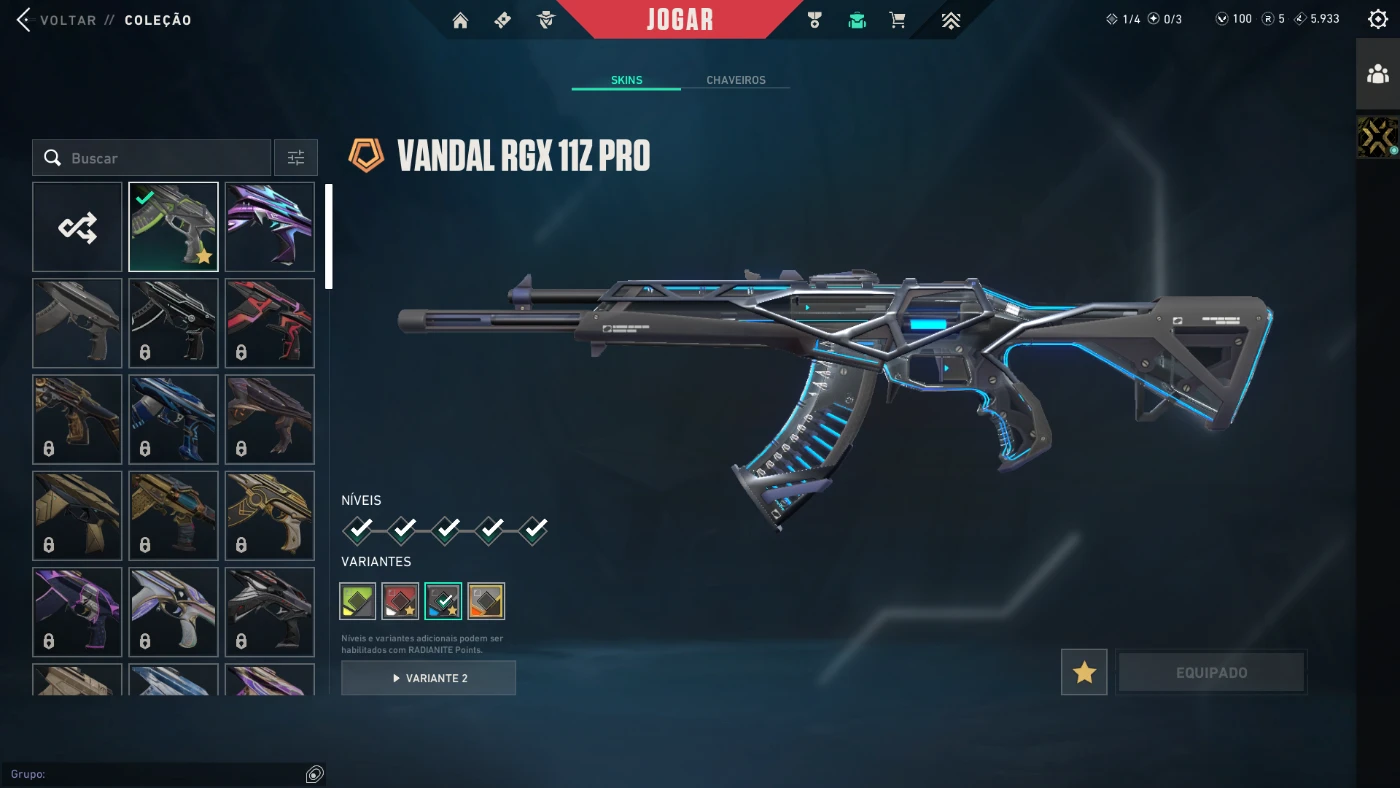The width and height of the screenshot is (1400, 788).
Task: Switch to the Chaveiros tab
Action: click(x=735, y=80)
